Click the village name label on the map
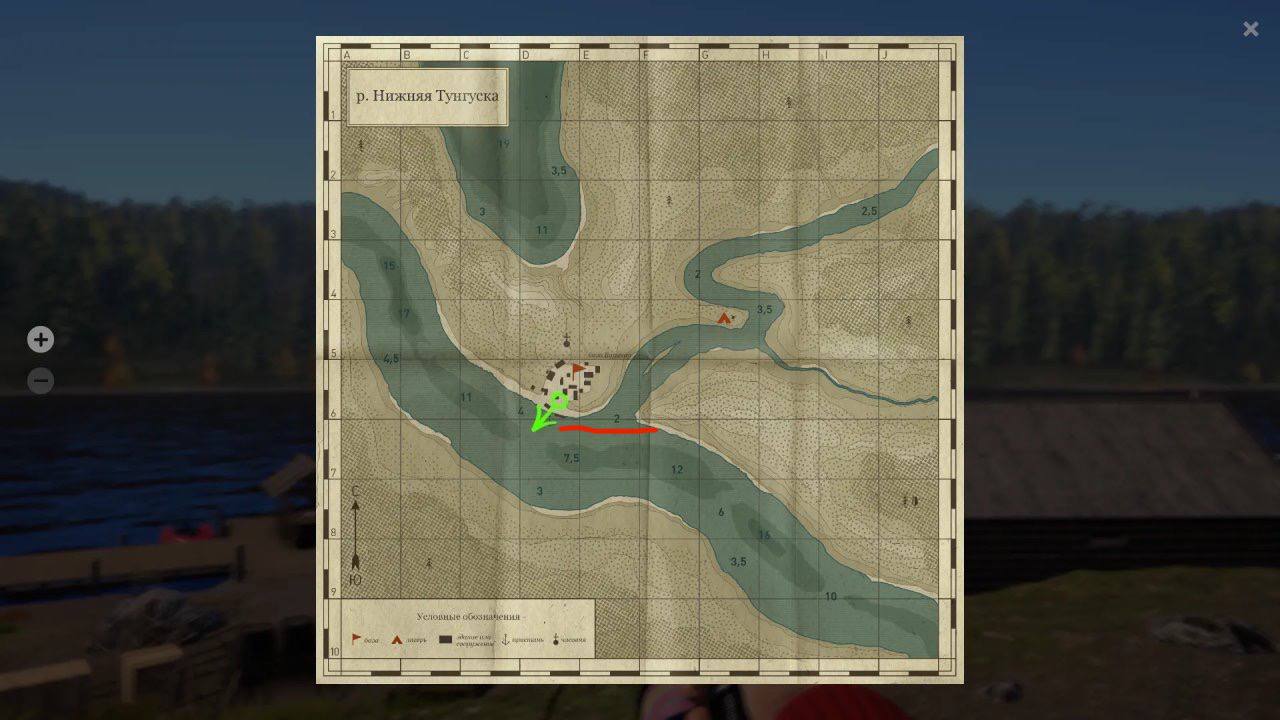 tap(609, 355)
